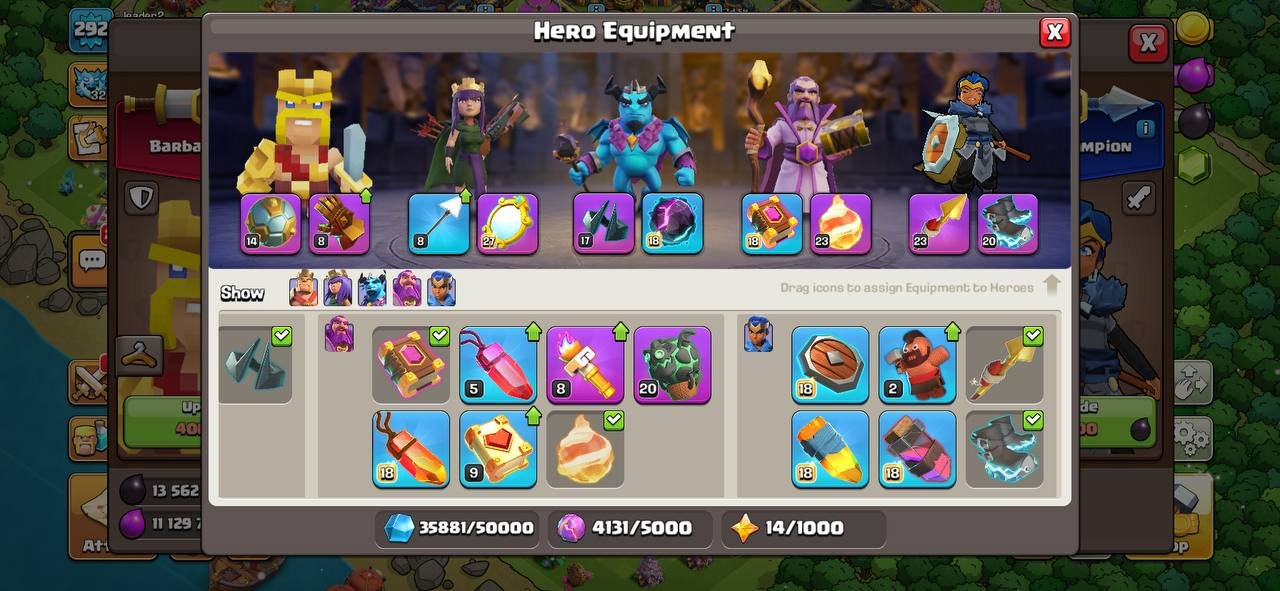The width and height of the screenshot is (1280, 591).
Task: Close the hero panel behind the equipment window
Action: [x=1148, y=43]
